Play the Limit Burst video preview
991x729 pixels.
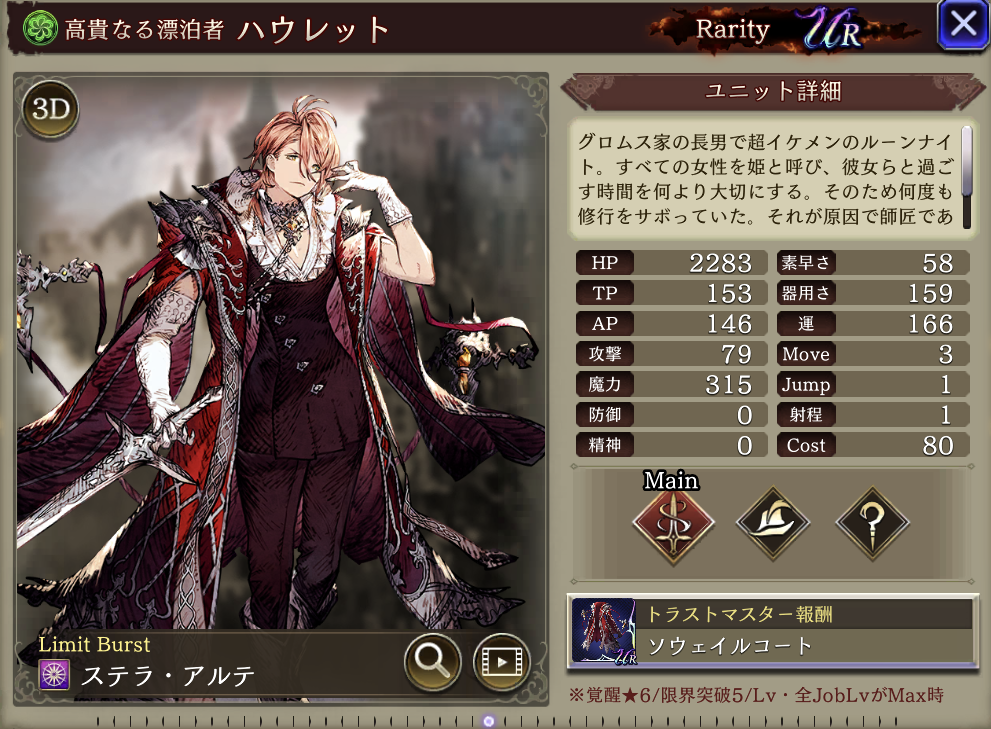coord(501,661)
